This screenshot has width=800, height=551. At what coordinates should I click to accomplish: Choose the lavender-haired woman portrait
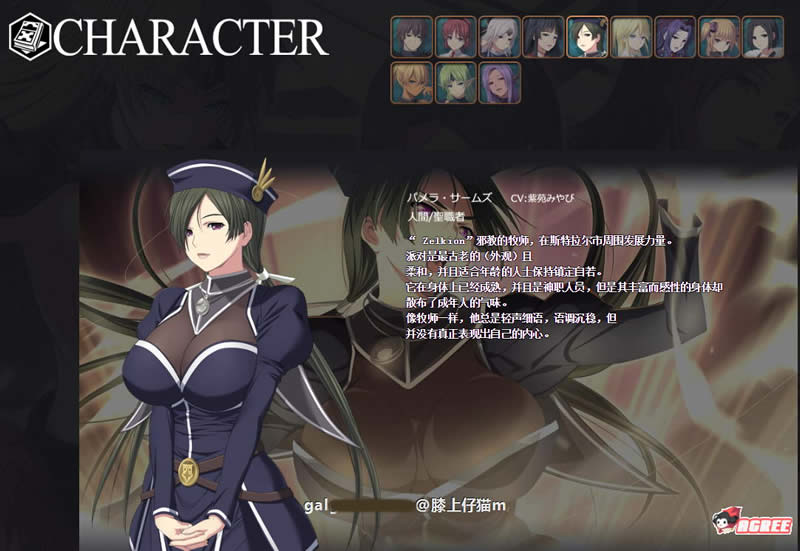click(499, 82)
